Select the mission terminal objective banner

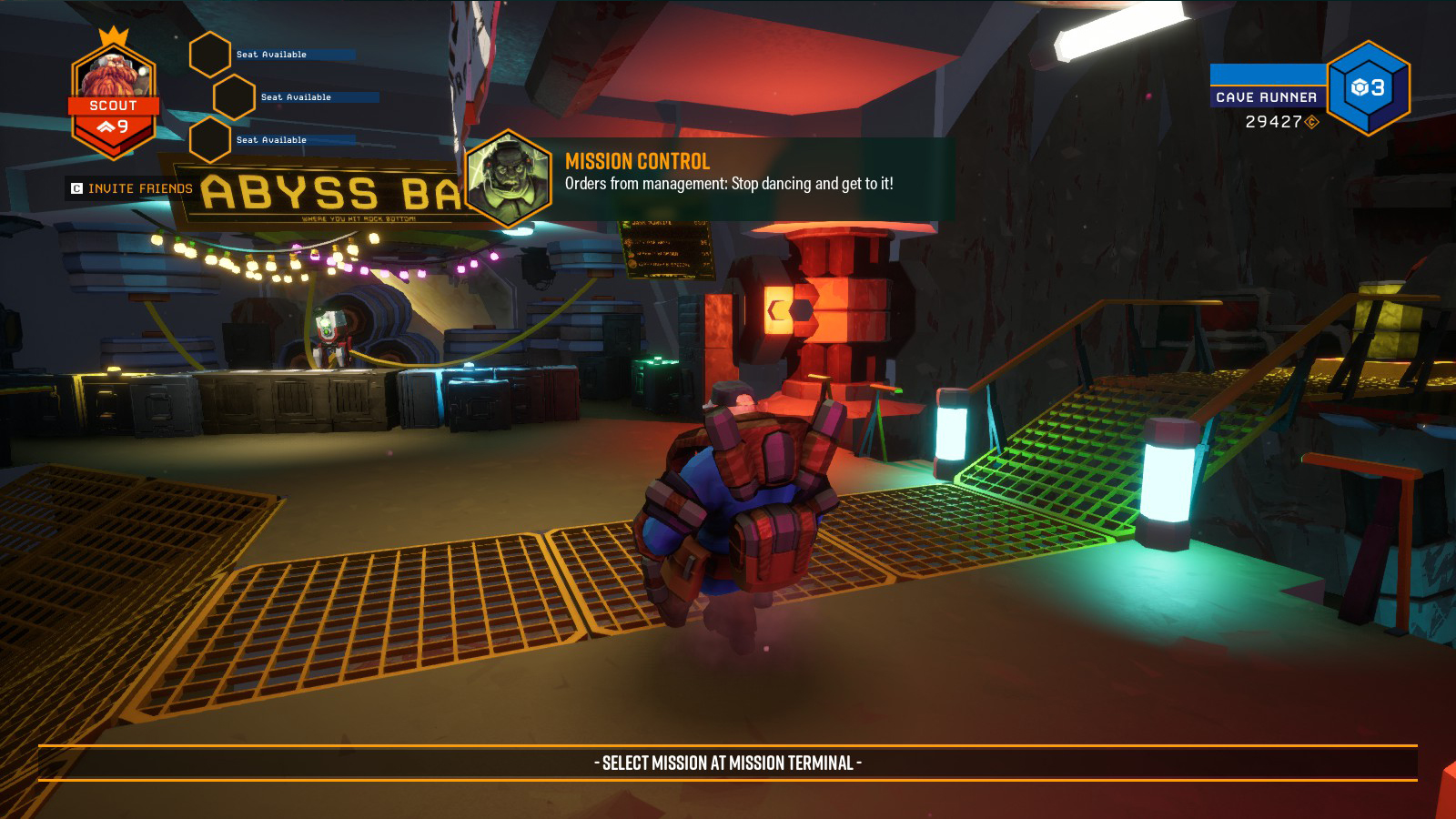pos(728,763)
